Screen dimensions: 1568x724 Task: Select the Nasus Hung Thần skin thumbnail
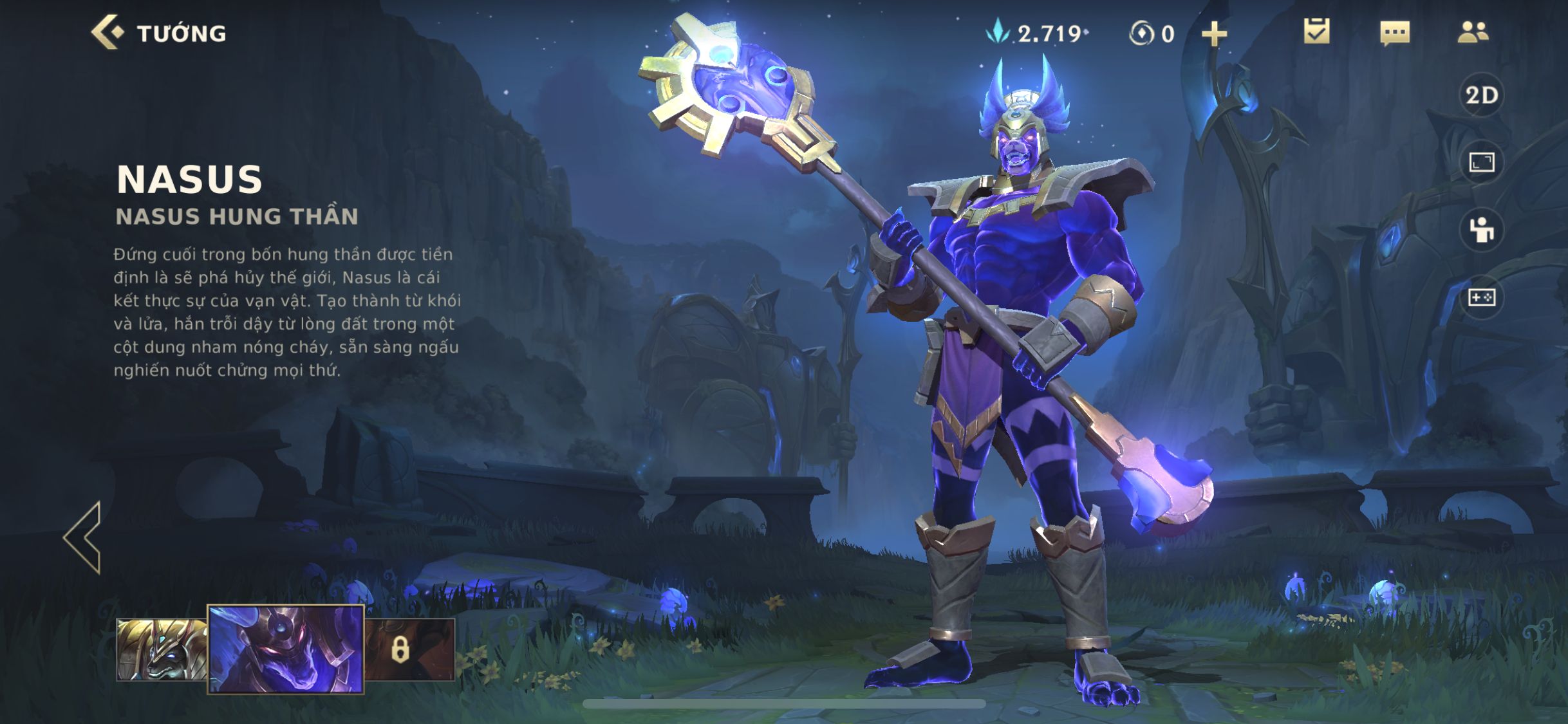pyautogui.click(x=286, y=649)
